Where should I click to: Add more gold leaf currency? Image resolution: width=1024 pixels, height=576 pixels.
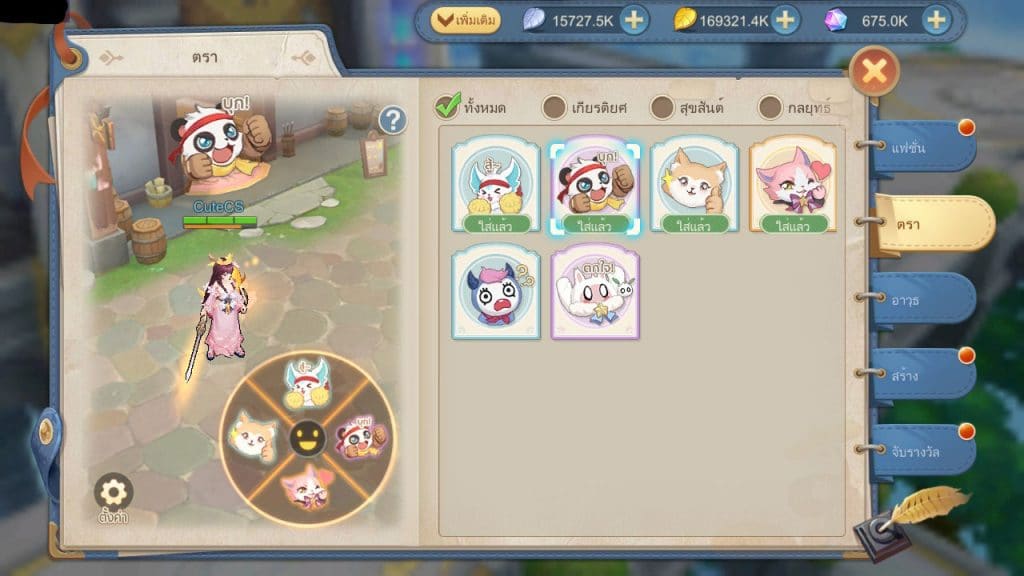click(x=785, y=21)
